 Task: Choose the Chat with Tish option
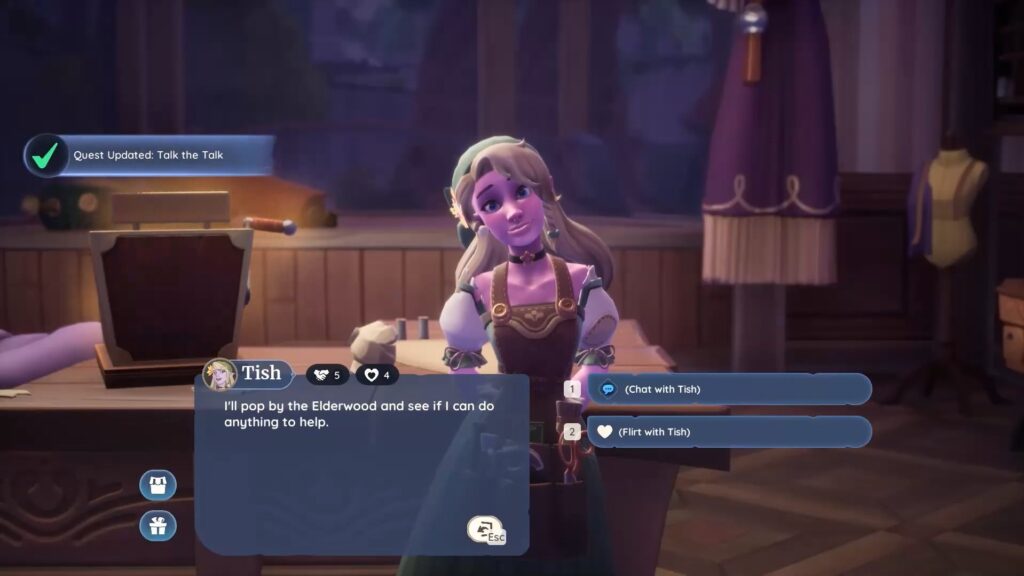tap(728, 389)
